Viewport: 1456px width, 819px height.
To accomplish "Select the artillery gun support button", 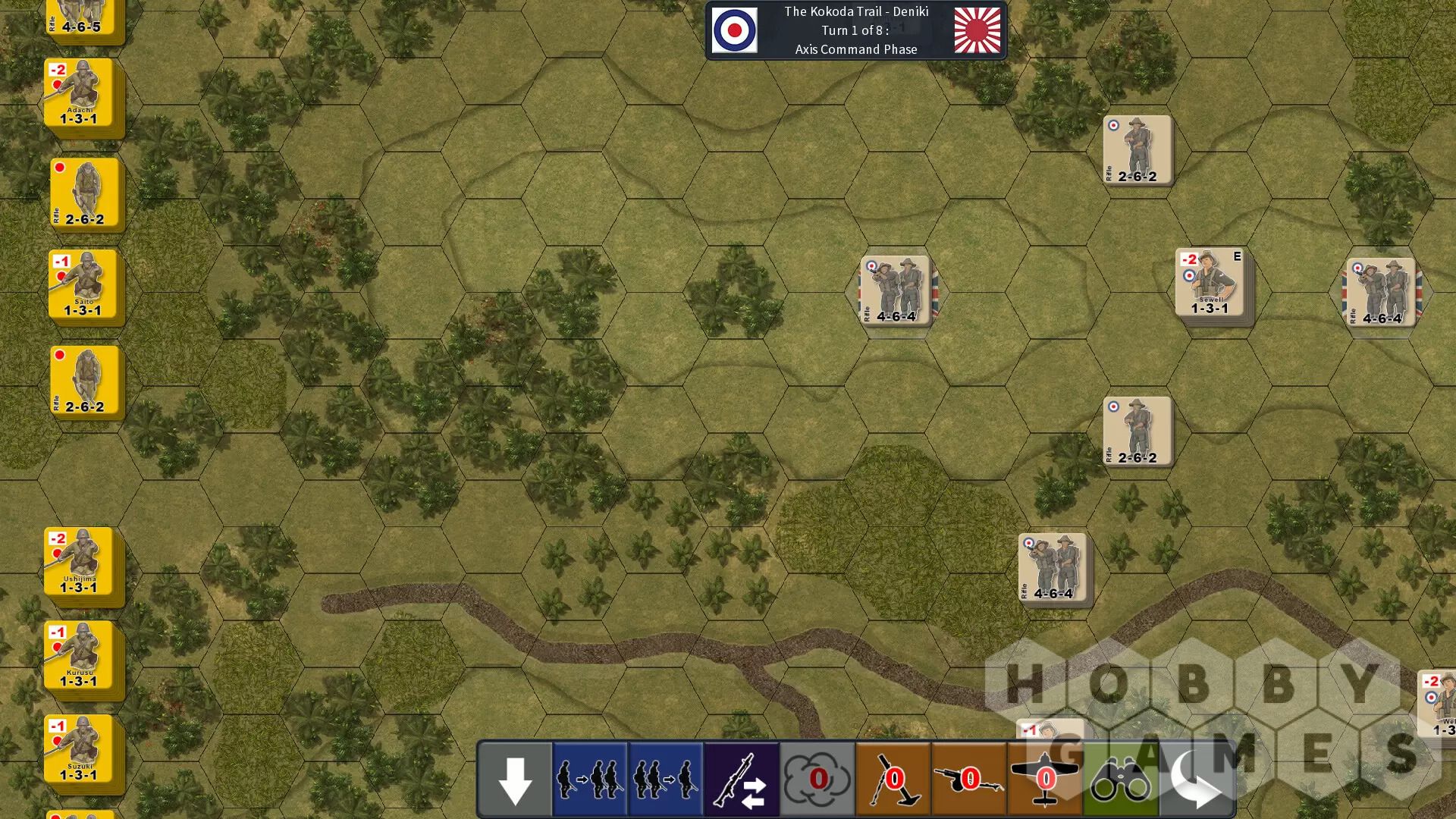I will pyautogui.click(x=969, y=780).
